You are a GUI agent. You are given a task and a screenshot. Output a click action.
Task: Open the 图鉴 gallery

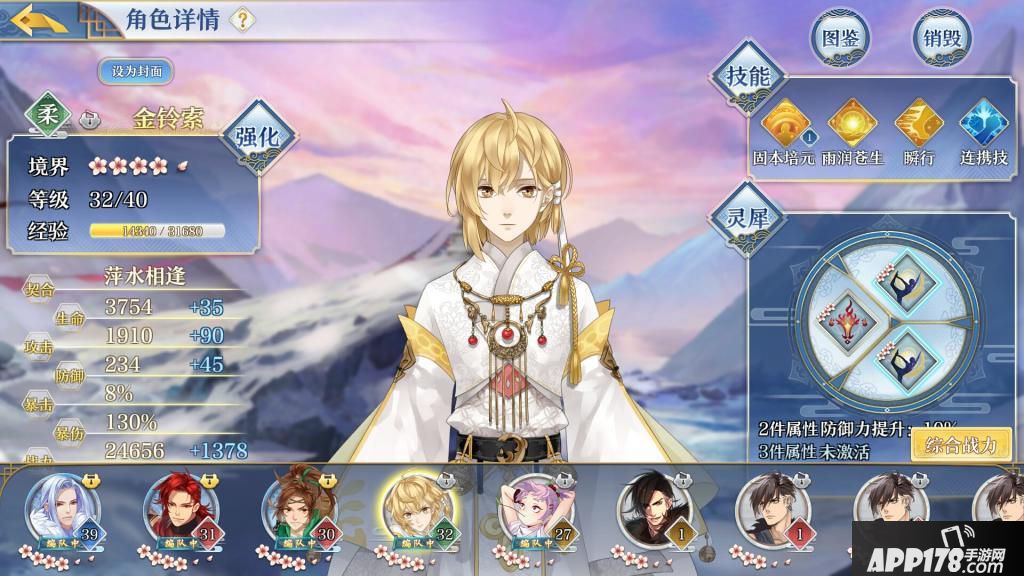point(840,39)
